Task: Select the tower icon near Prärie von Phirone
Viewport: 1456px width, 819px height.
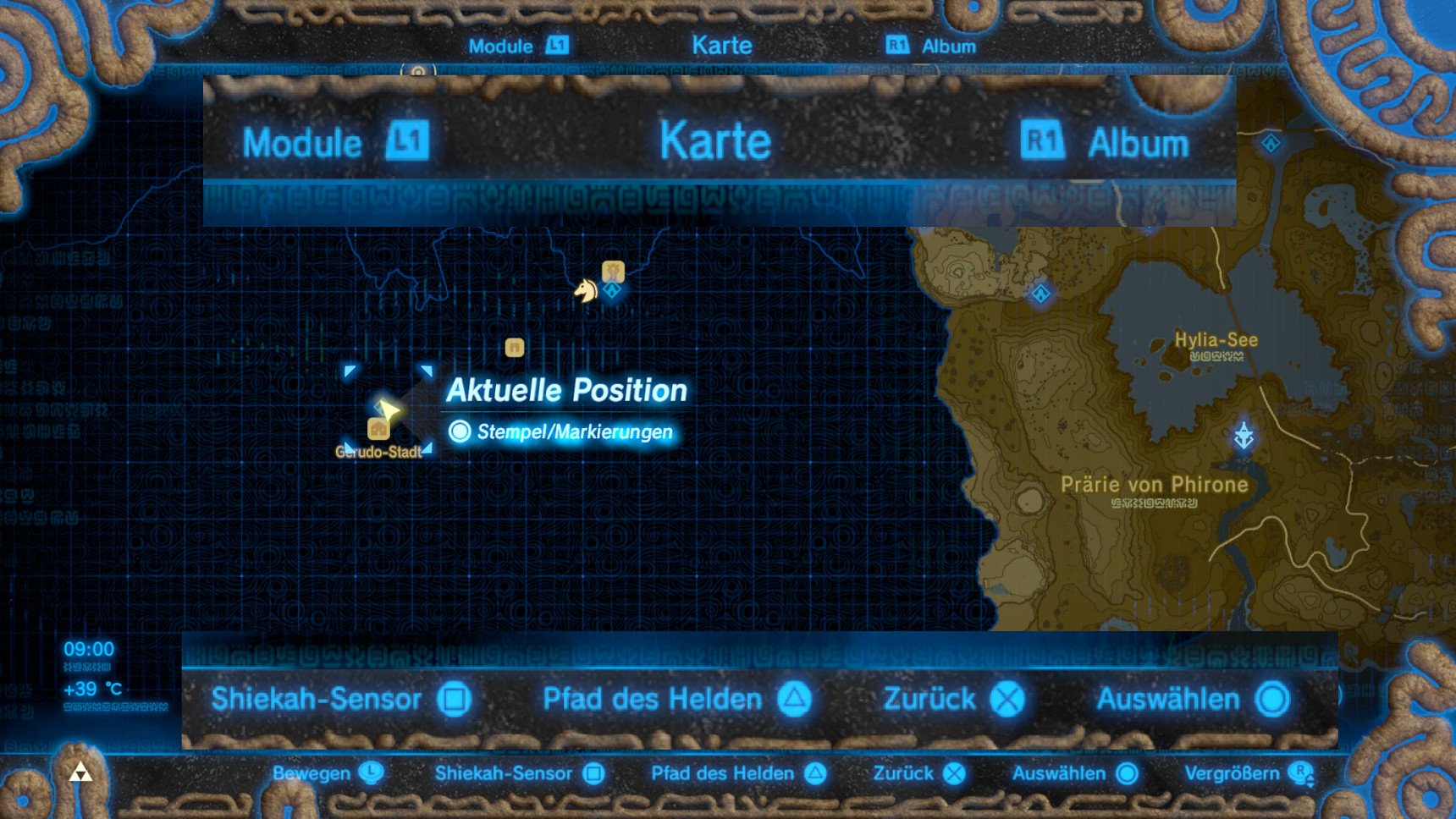Action: 1243,433
